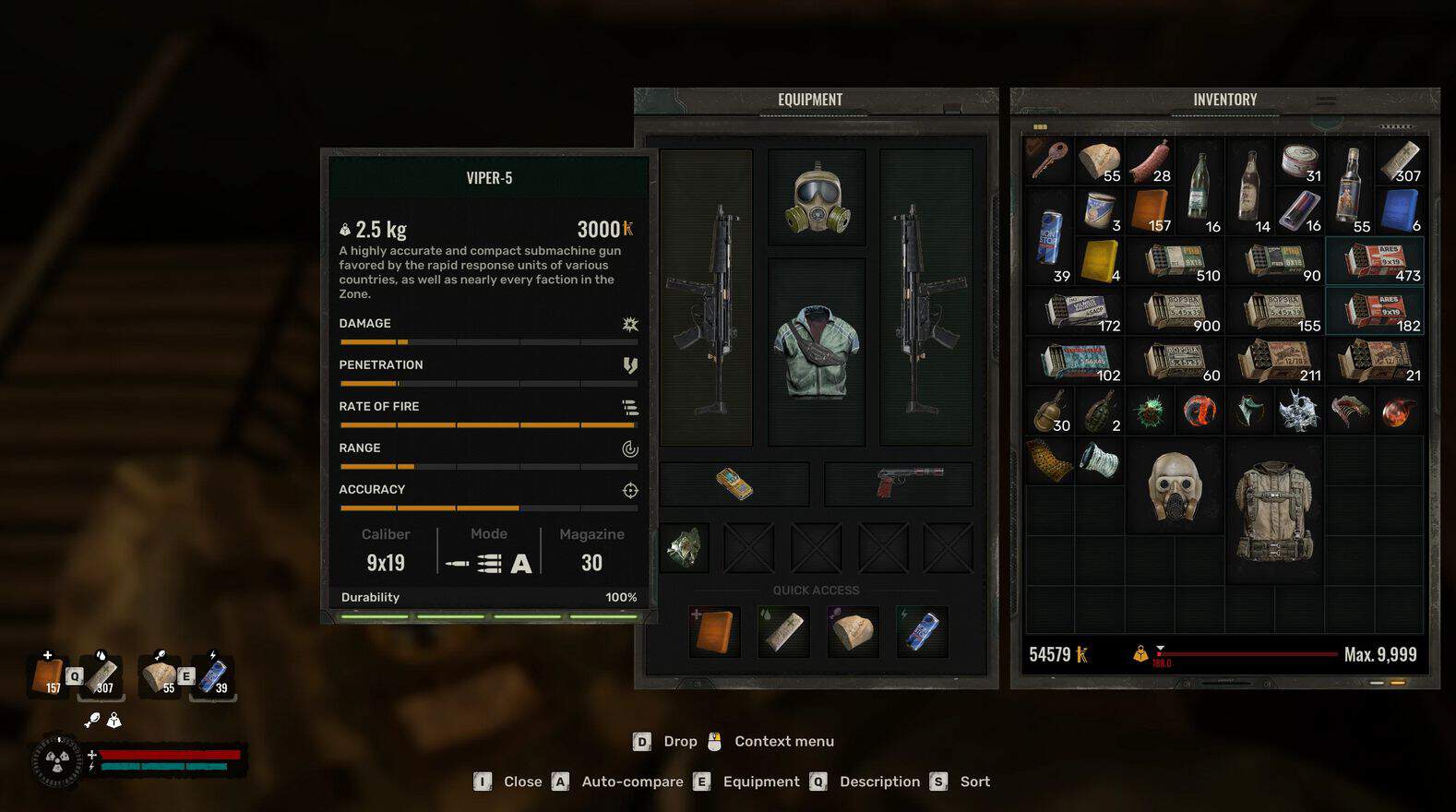Choose the shotgun shell stack of 211
Screen dimensions: 1456x812
(1275, 361)
